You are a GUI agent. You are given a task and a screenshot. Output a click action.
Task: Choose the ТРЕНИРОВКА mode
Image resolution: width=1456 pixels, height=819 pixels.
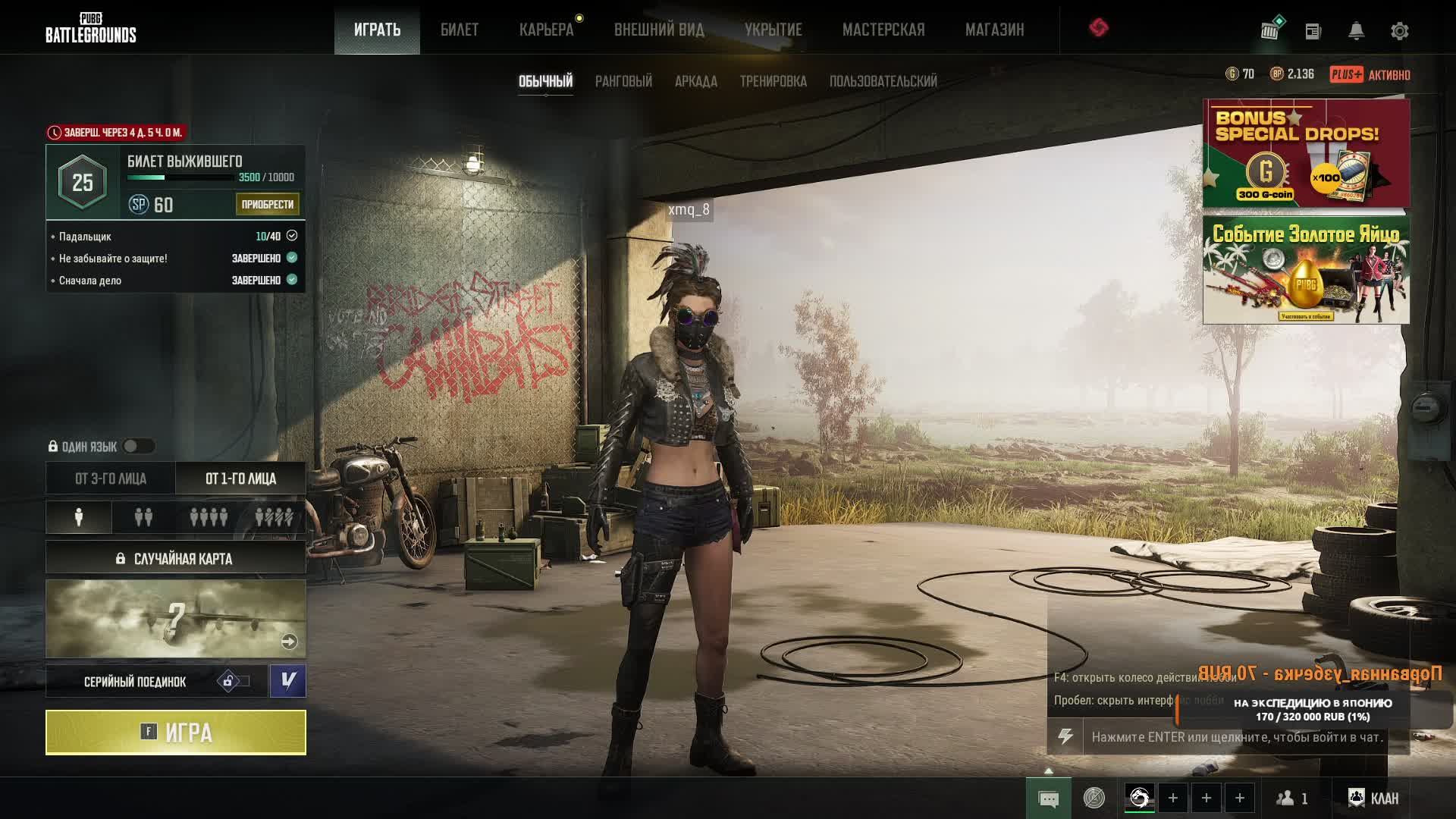(773, 81)
